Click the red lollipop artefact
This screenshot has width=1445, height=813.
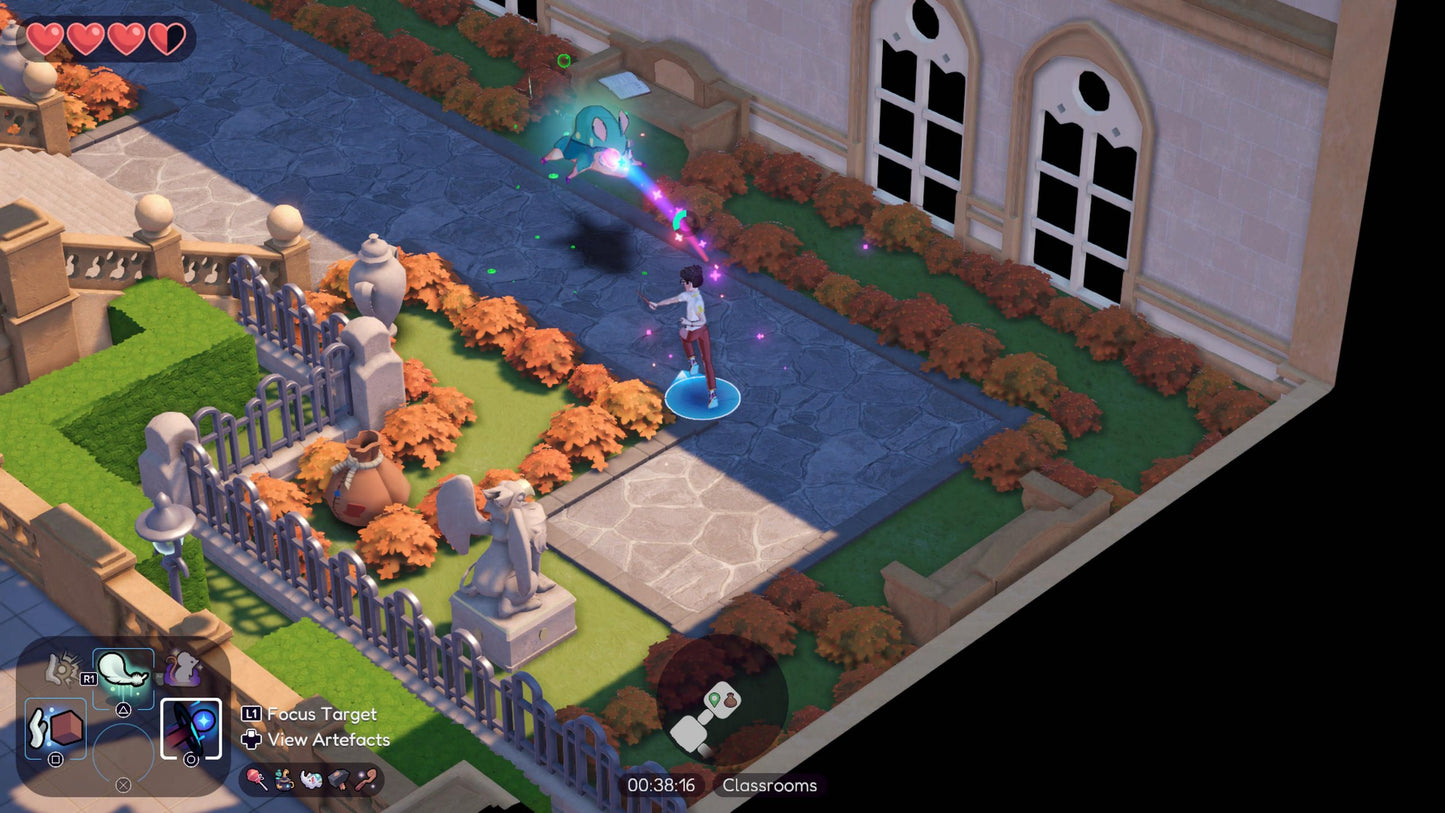click(x=257, y=779)
